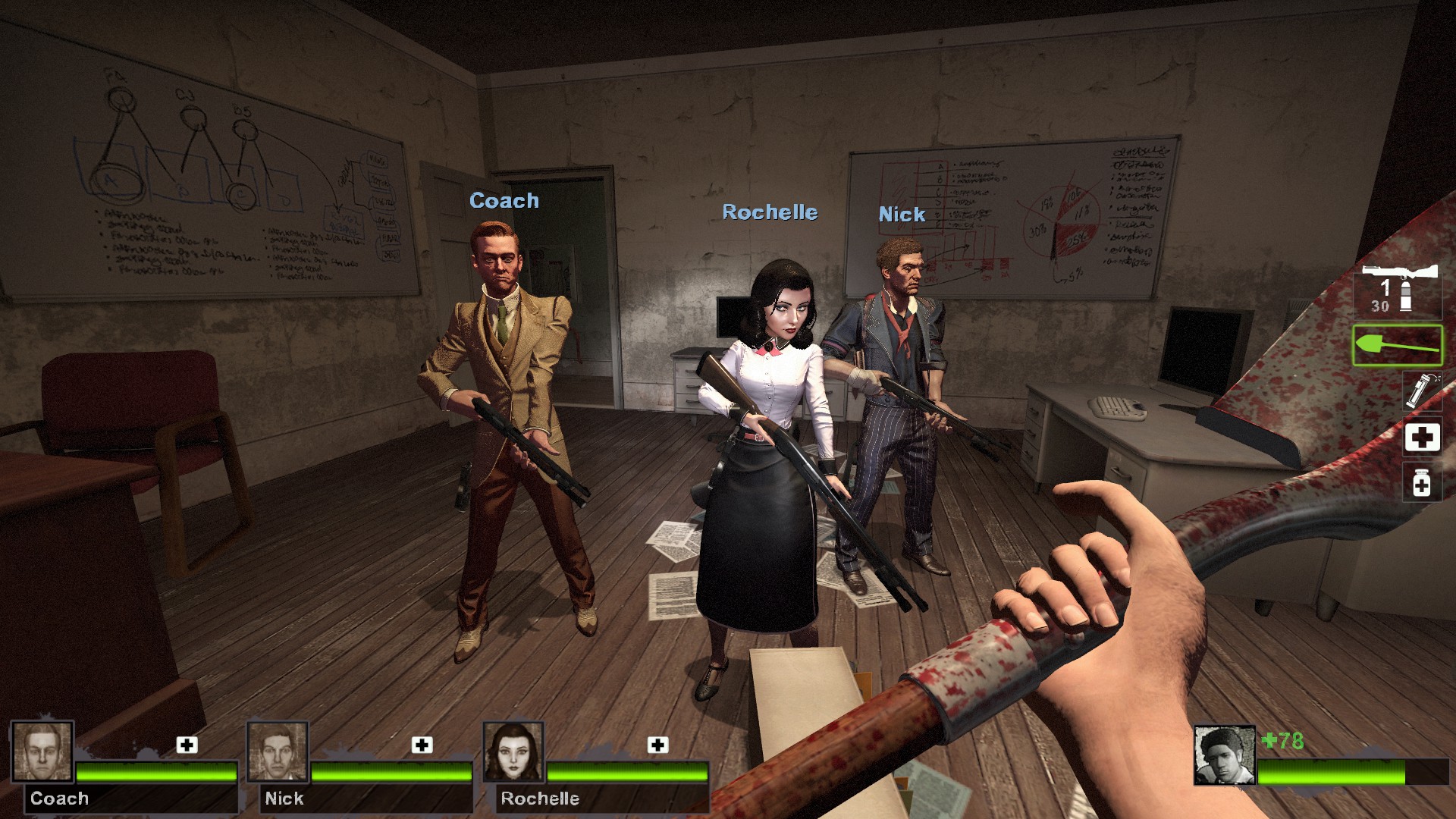Image resolution: width=1456 pixels, height=819 pixels.
Task: Click the medkit icon above Rochelle's health bar
Action: tap(657, 745)
